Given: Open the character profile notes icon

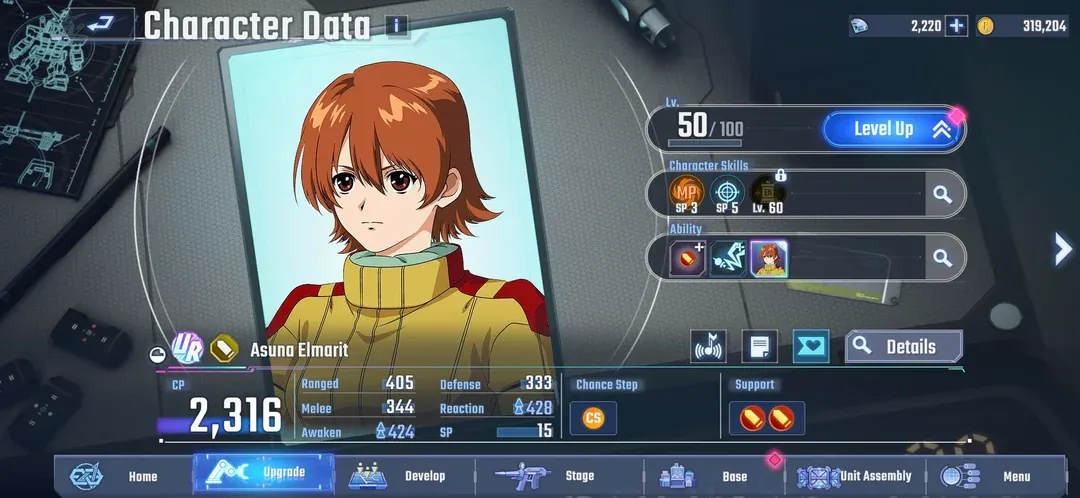Looking at the screenshot, I should [760, 347].
